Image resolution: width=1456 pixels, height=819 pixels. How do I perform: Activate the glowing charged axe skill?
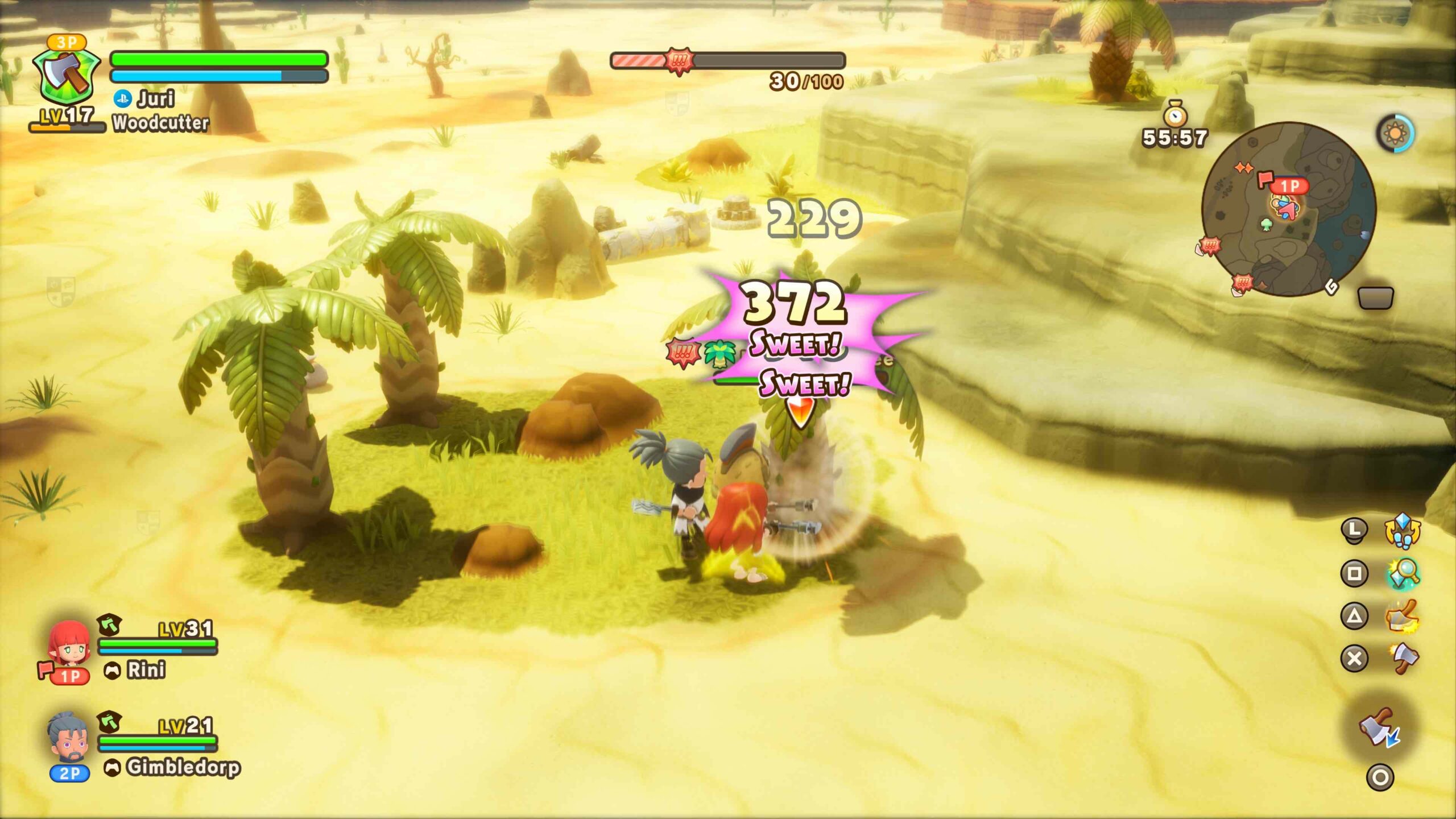tap(1403, 617)
